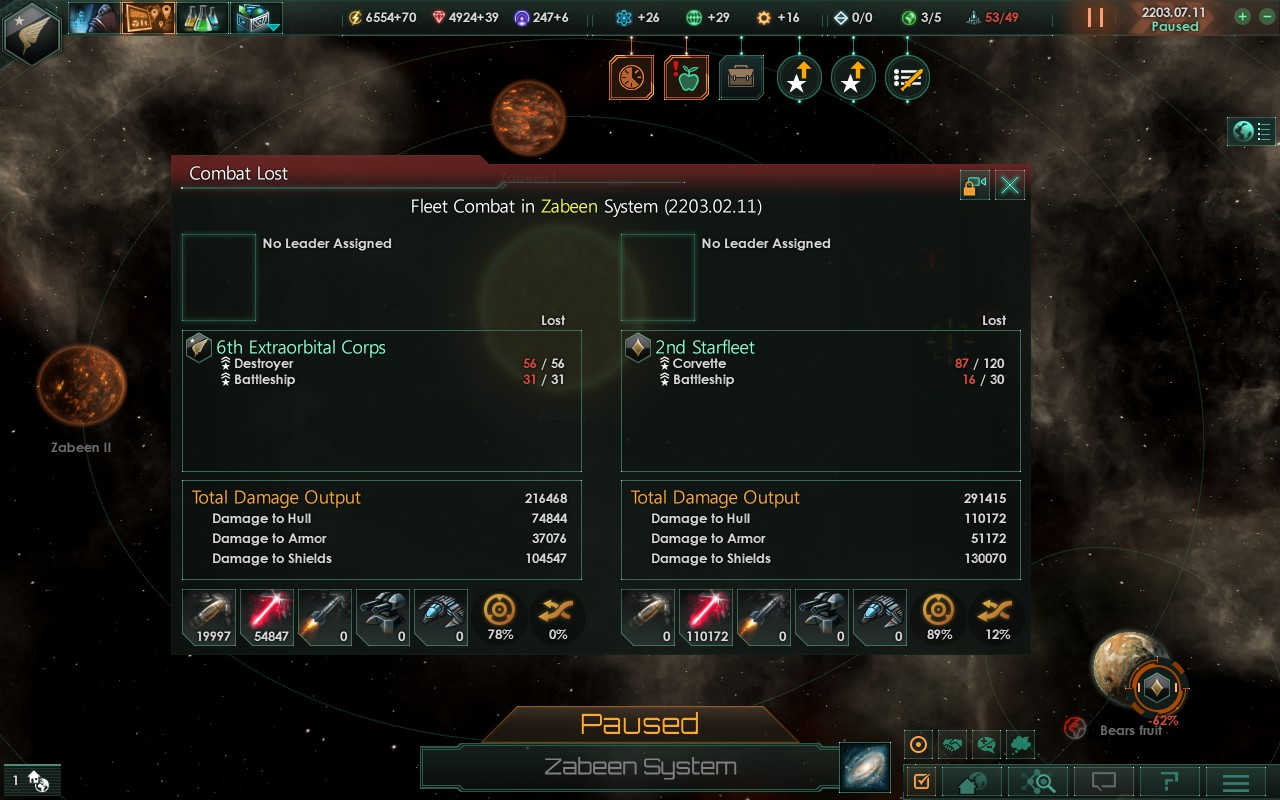Screen dimensions: 1280x800
Task: Expand the outliner planet list toggle
Action: coord(1252,131)
